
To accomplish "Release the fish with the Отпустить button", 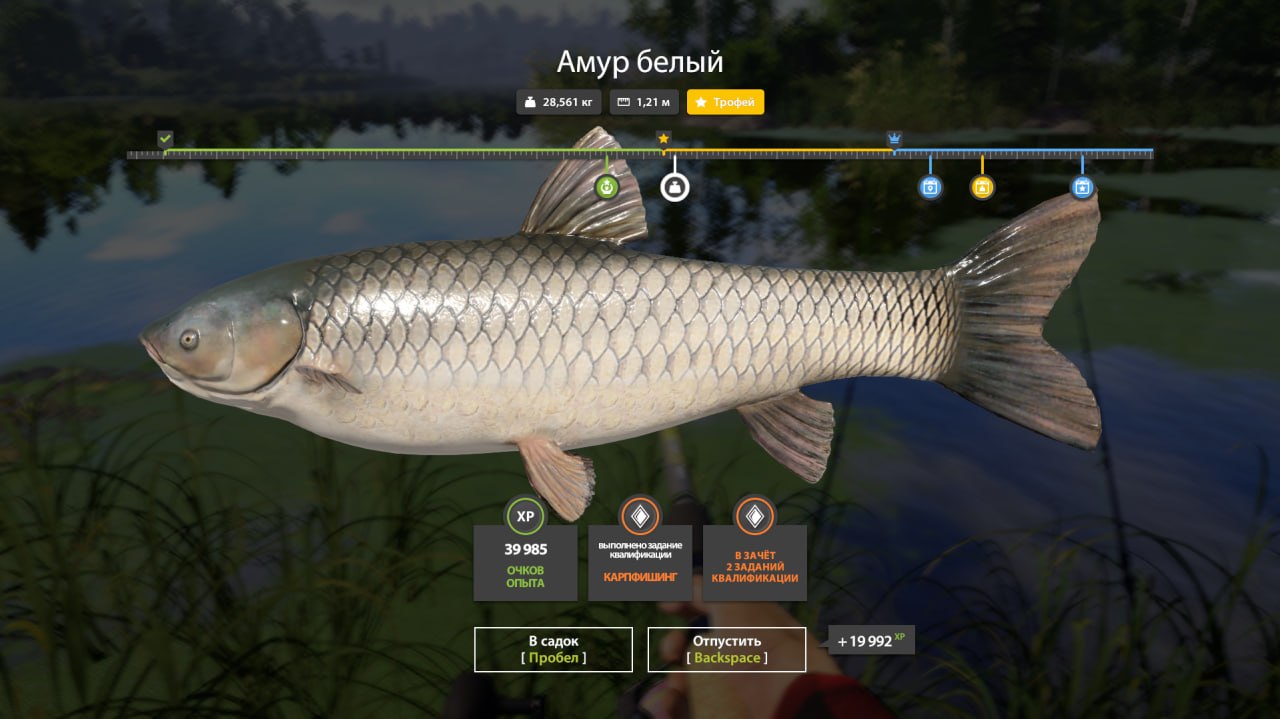I will point(727,649).
